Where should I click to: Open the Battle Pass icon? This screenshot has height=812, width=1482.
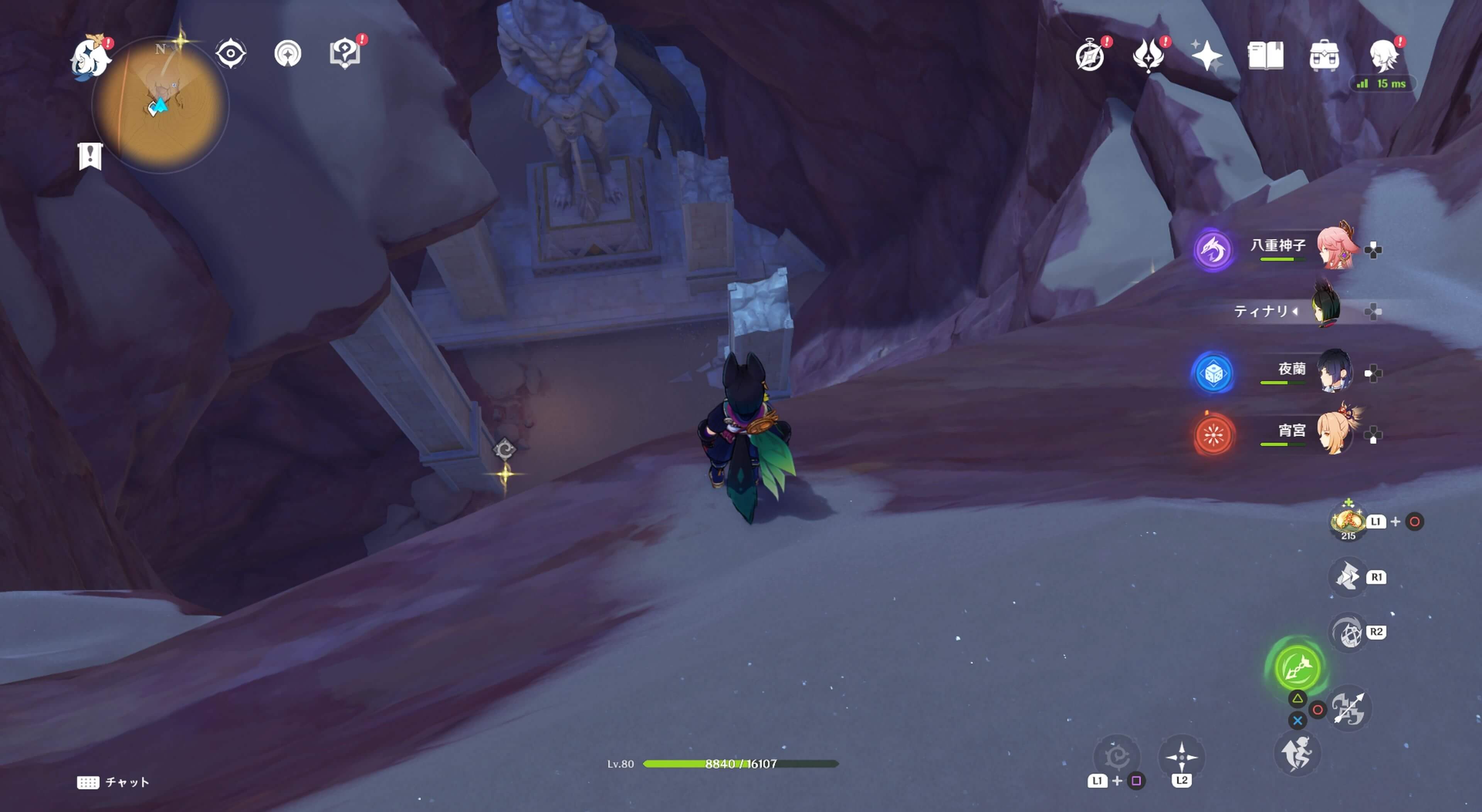(1148, 56)
